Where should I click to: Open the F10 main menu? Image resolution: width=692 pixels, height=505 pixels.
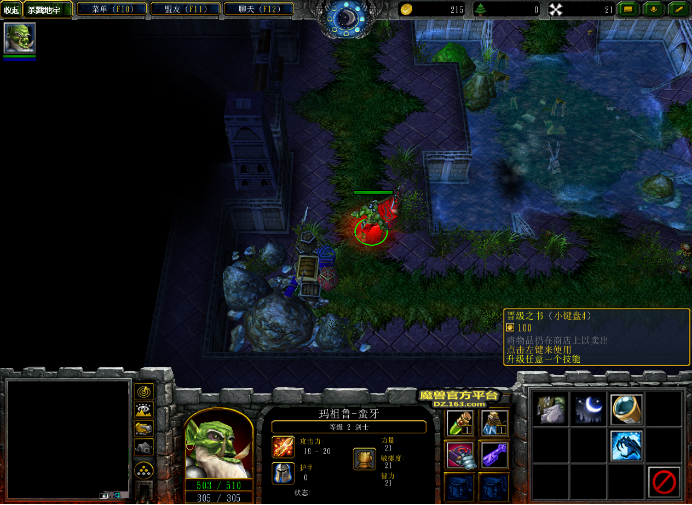click(112, 9)
